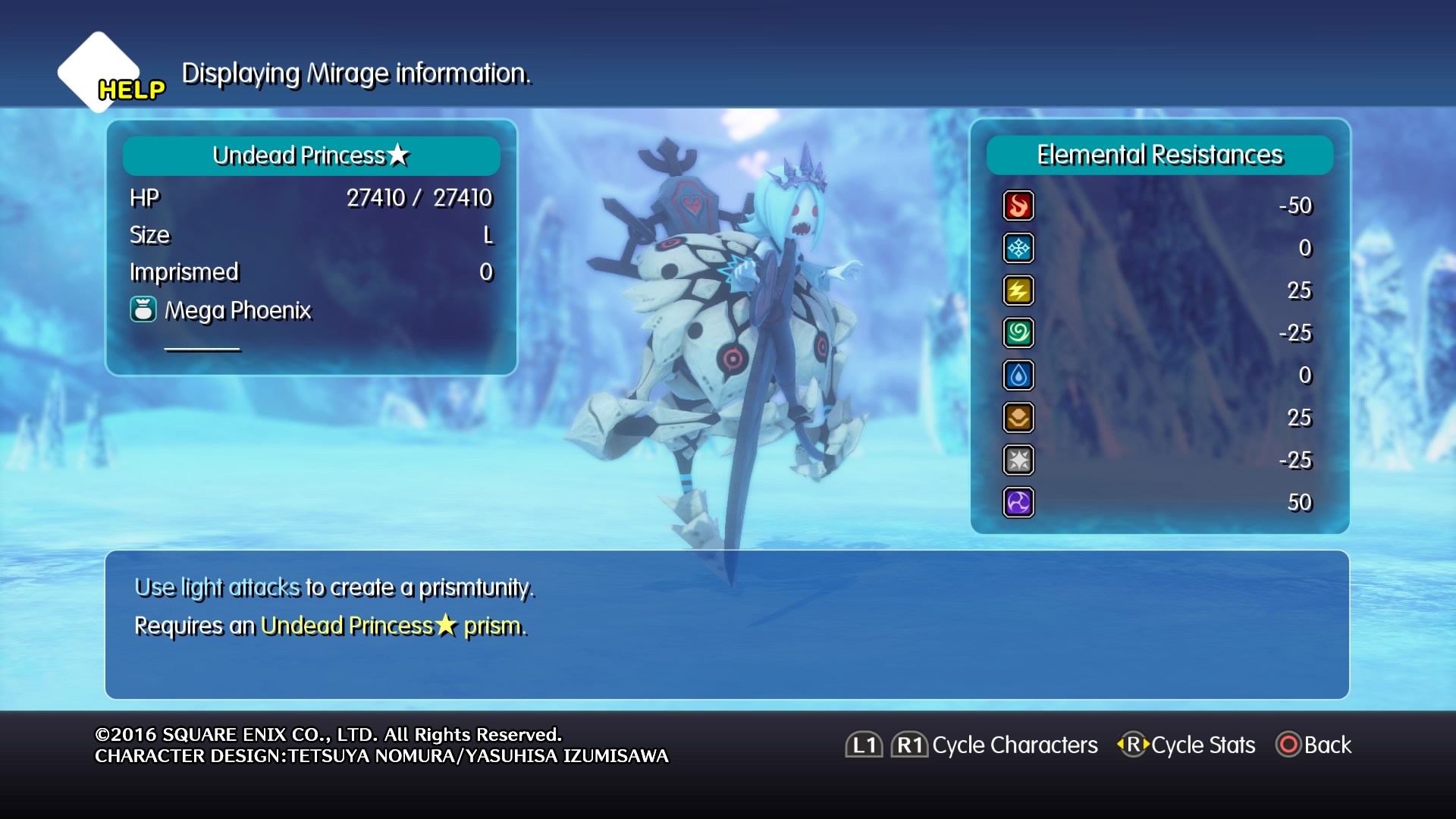Choose the brown earth resistance icon
Image resolution: width=1456 pixels, height=819 pixels.
pyautogui.click(x=1018, y=418)
